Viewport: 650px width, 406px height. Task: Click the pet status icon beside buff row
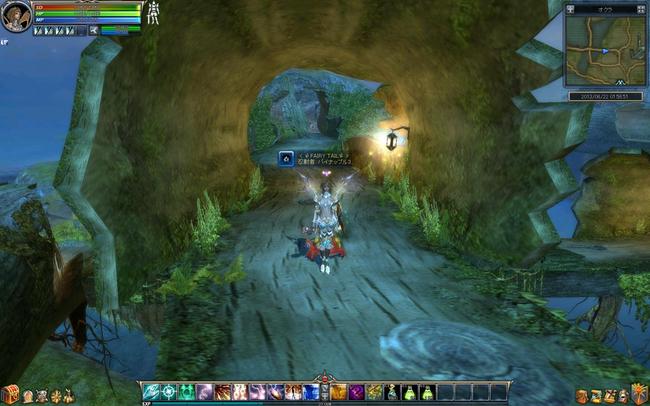tap(91, 31)
